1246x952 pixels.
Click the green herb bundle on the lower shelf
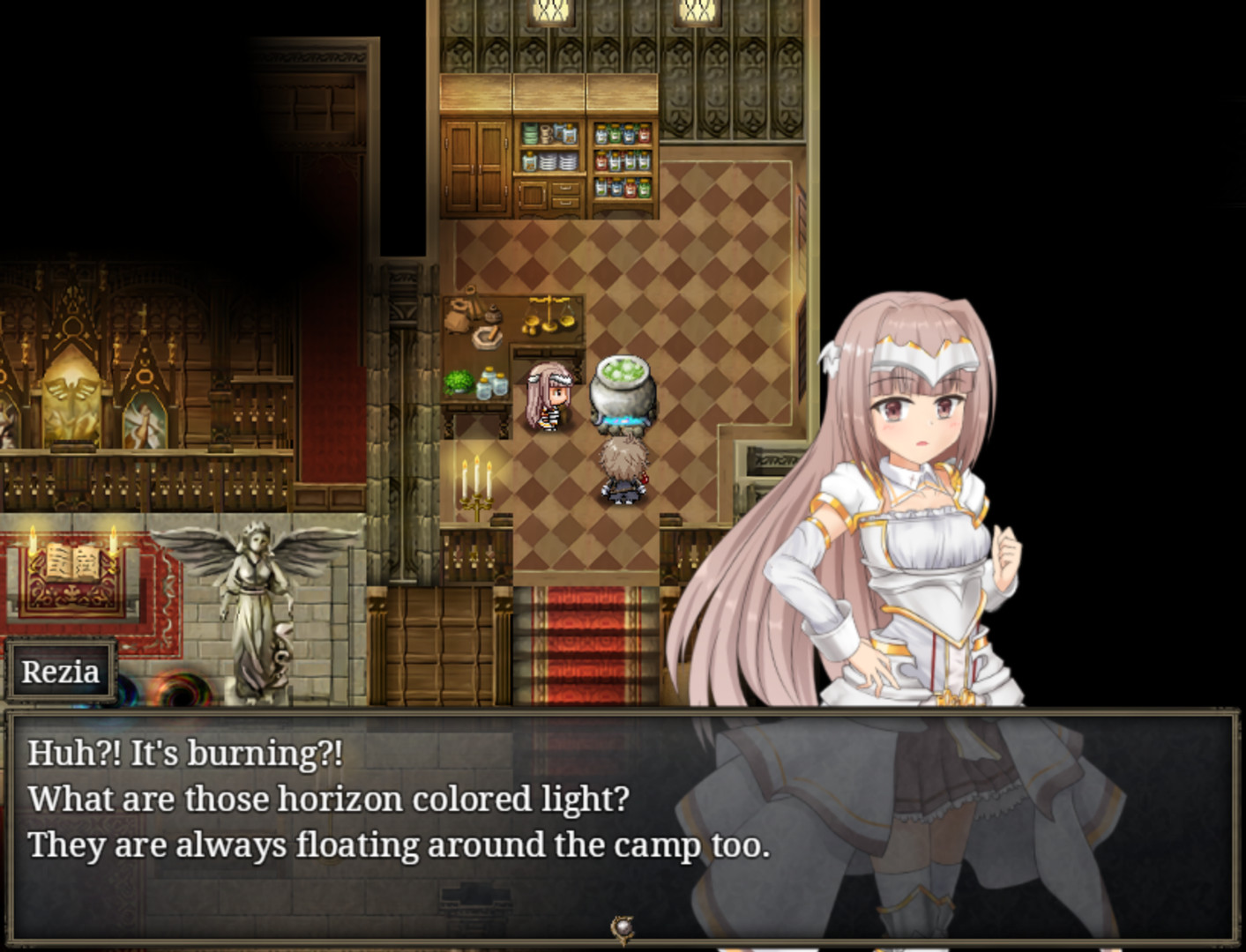459,383
